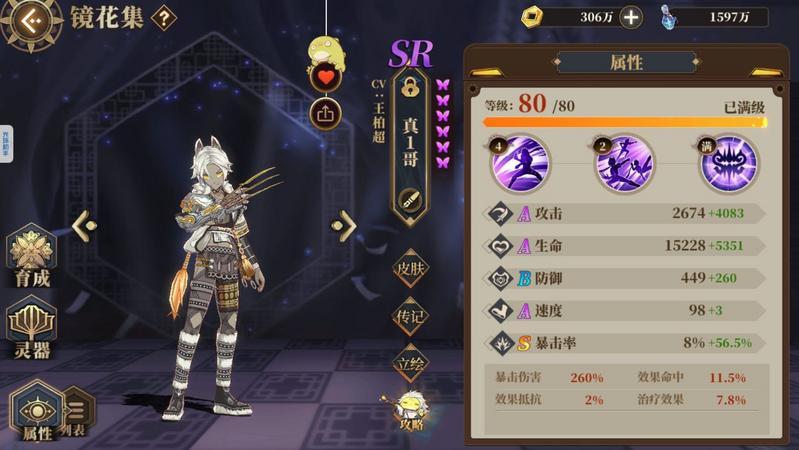This screenshot has height=450, width=799.
Task: View the 传记 biography
Action: (x=410, y=315)
